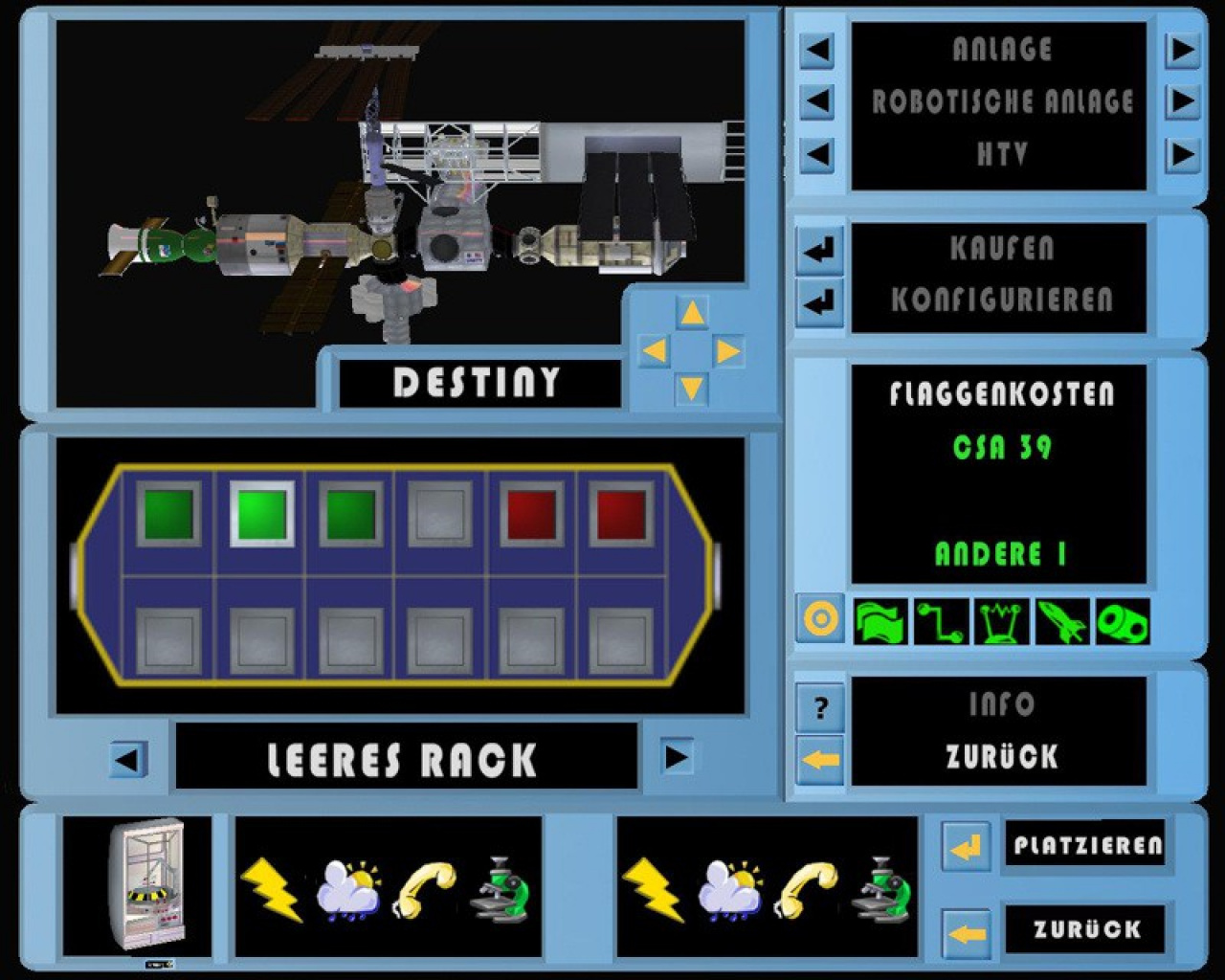The image size is (1225, 980).
Task: Select the highlighted bright green rack slot
Action: point(261,513)
